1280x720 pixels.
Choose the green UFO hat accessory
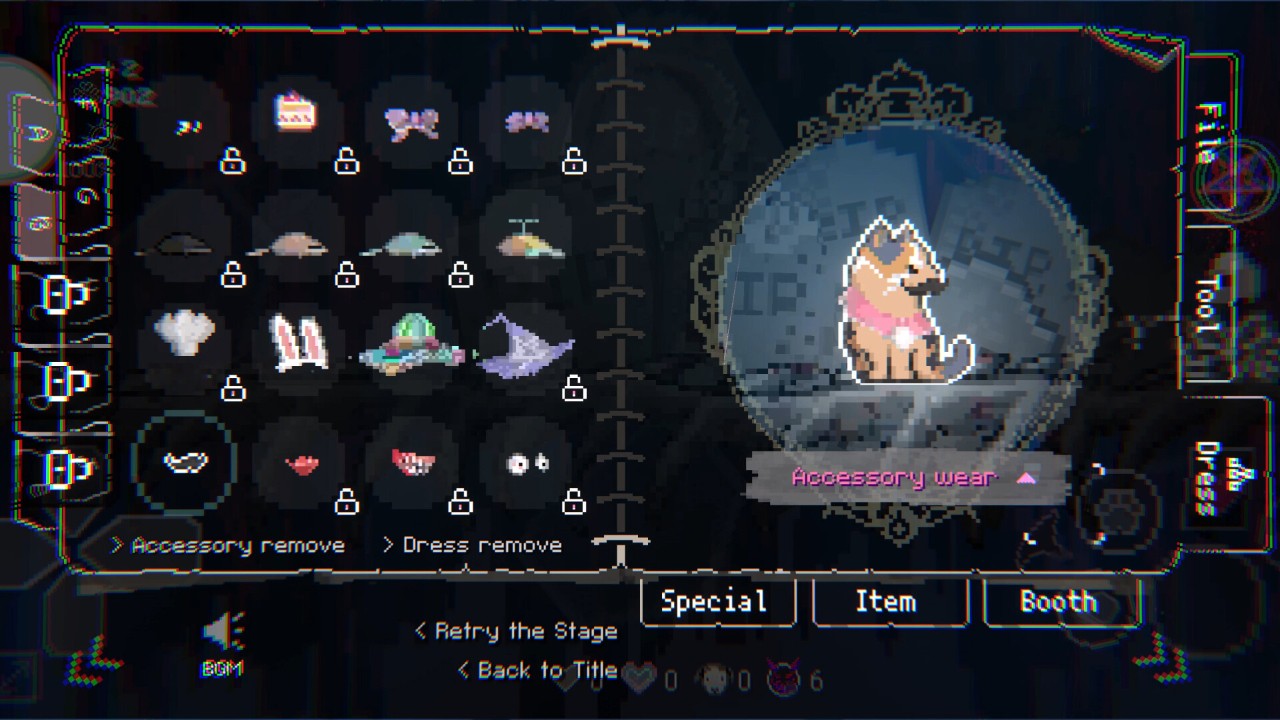412,345
